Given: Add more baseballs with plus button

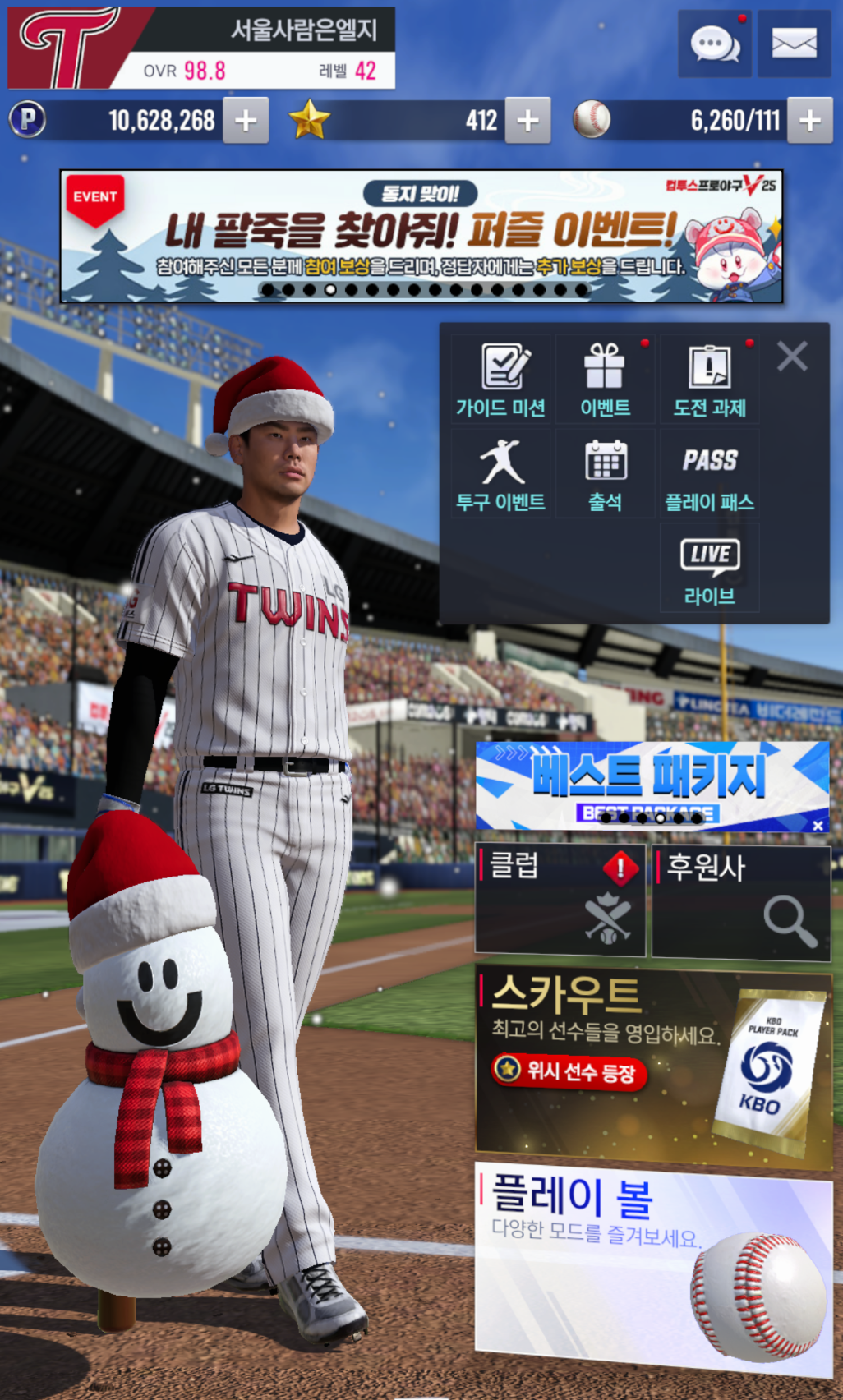Looking at the screenshot, I should pos(809,121).
